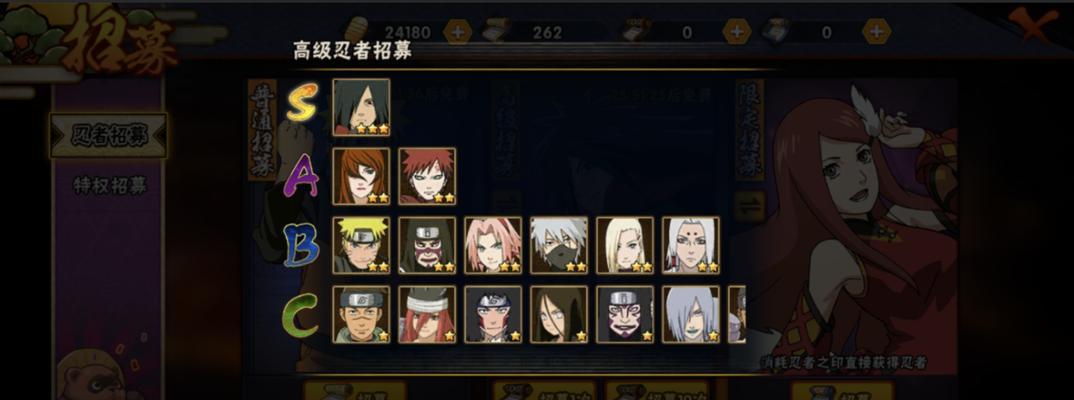Close the recruitment screen with the X
This screenshot has height=400, width=1074.
click(1034, 24)
